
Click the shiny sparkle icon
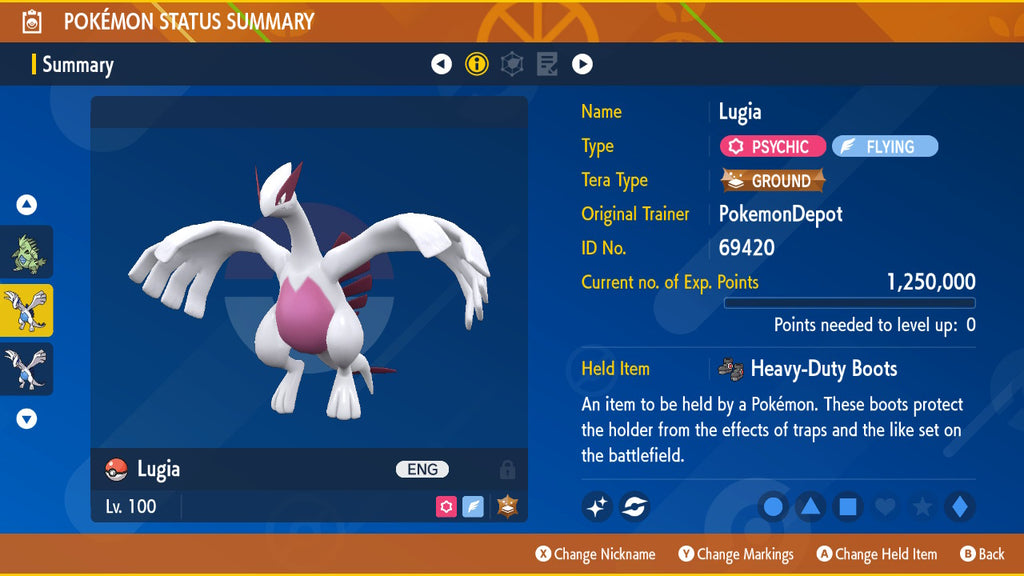coord(597,507)
